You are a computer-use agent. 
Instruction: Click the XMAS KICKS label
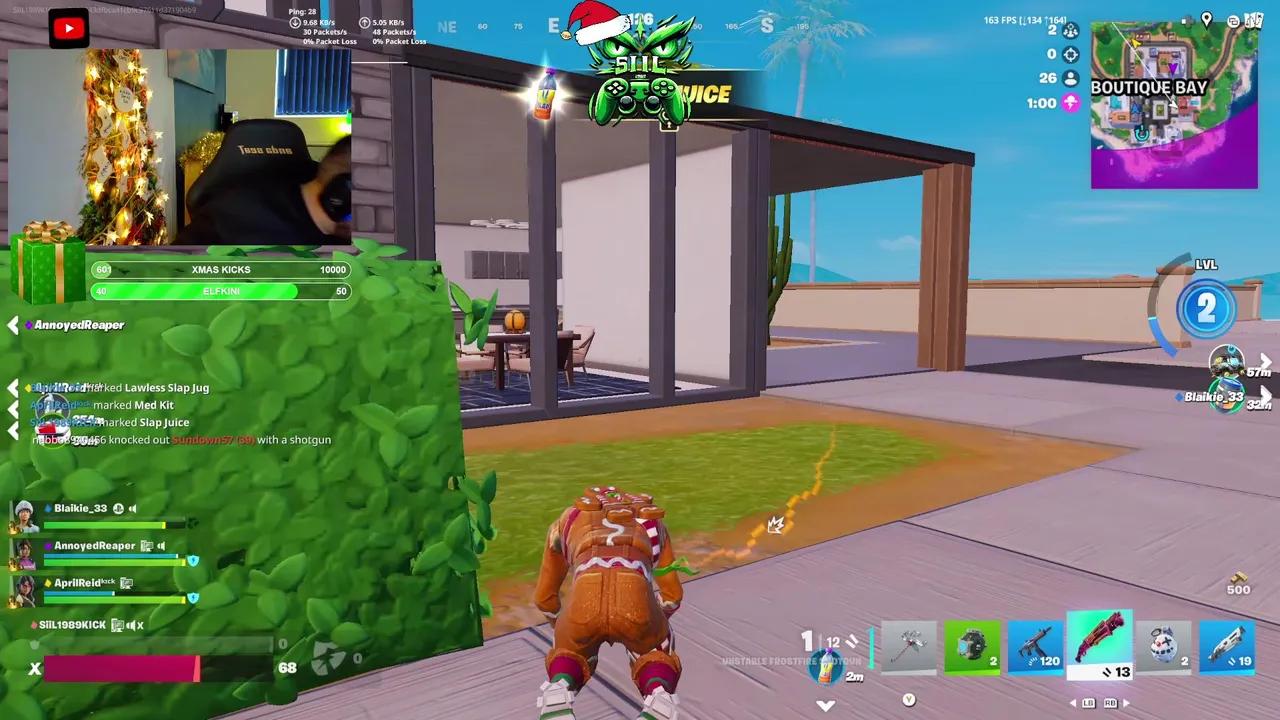(x=222, y=269)
